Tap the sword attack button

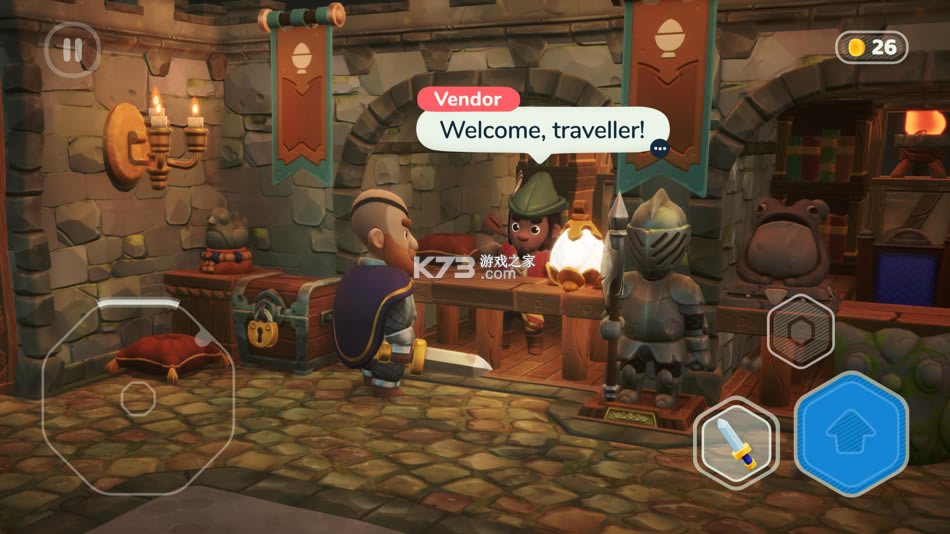(735, 442)
